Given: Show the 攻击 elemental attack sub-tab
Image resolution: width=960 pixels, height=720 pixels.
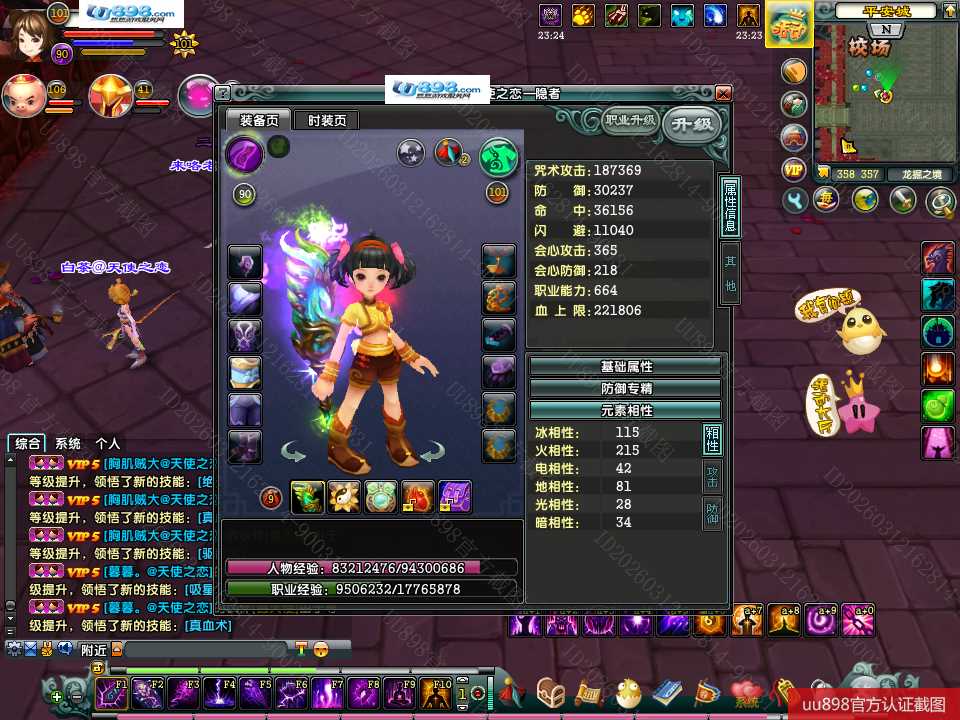Looking at the screenshot, I should pos(712,477).
